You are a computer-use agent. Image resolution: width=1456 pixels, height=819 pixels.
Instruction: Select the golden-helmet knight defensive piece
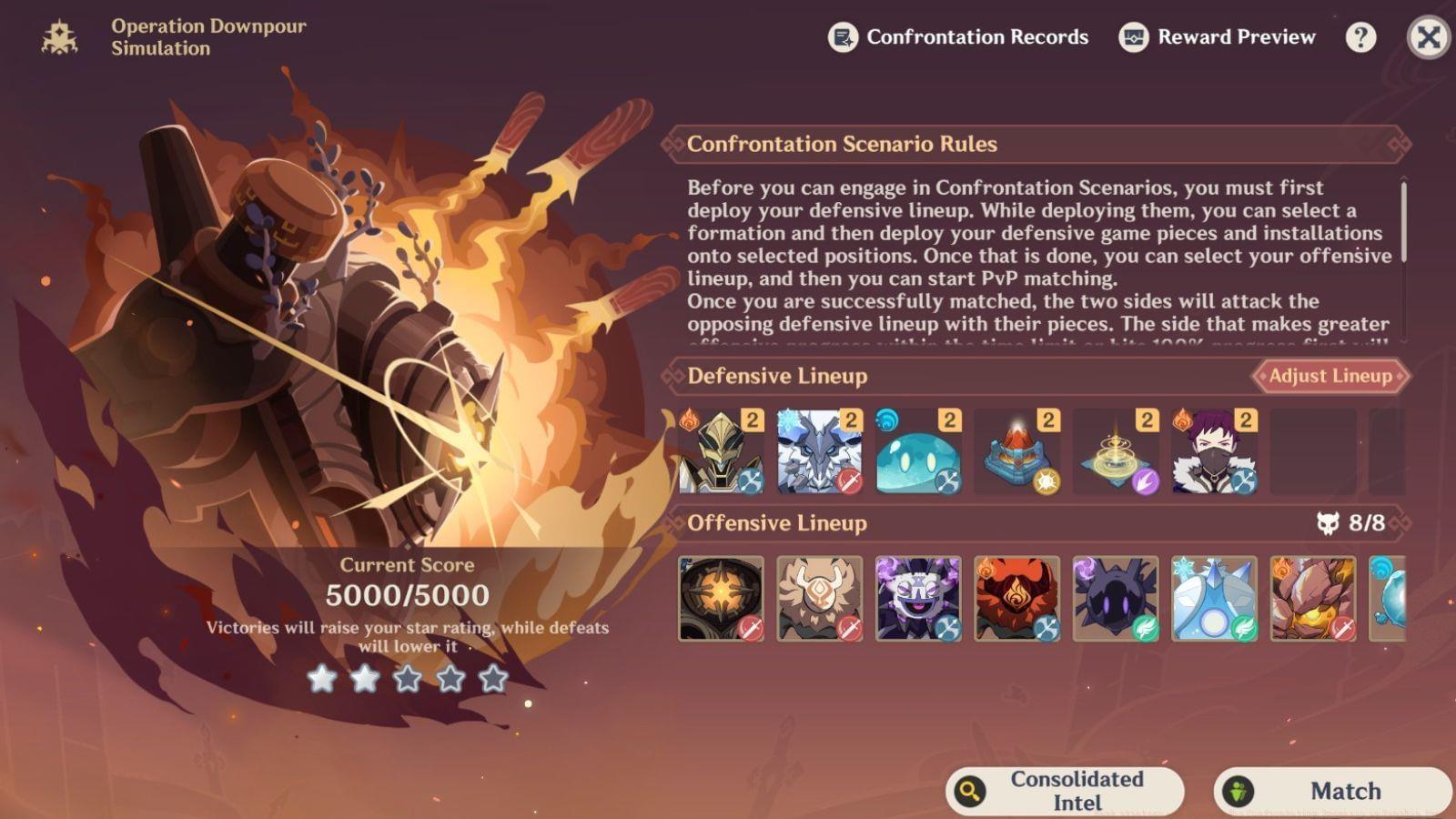721,452
